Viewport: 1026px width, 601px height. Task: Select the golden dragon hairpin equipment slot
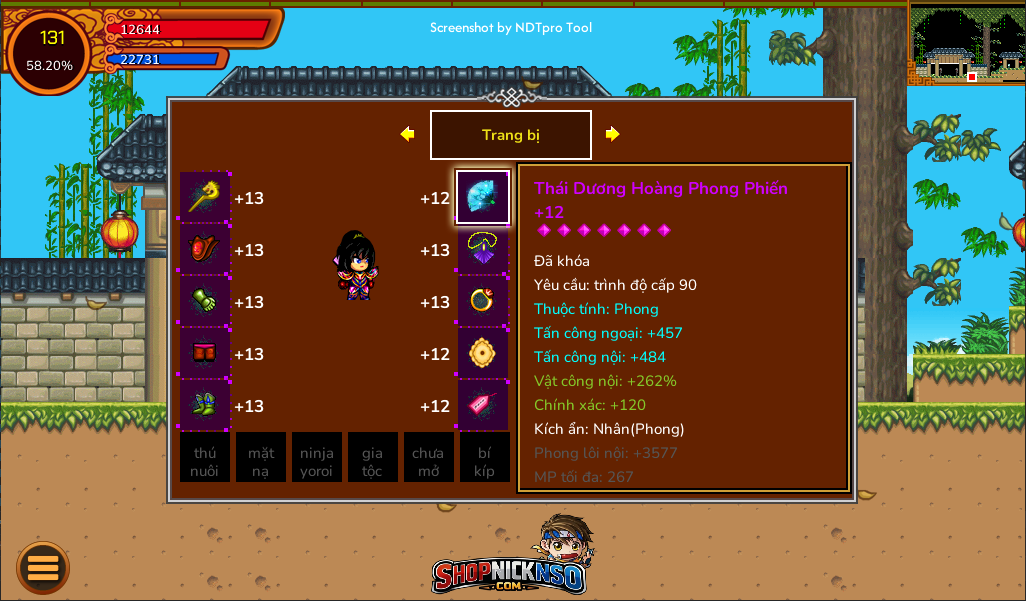tap(205, 198)
